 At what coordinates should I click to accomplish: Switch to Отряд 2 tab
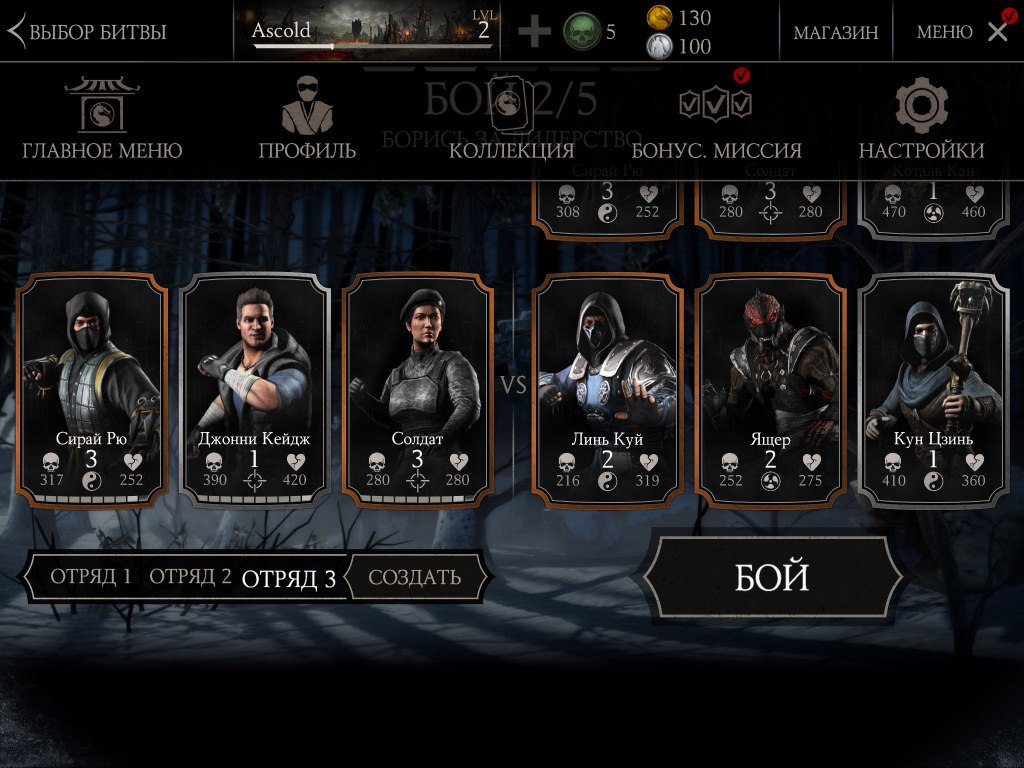(x=190, y=577)
